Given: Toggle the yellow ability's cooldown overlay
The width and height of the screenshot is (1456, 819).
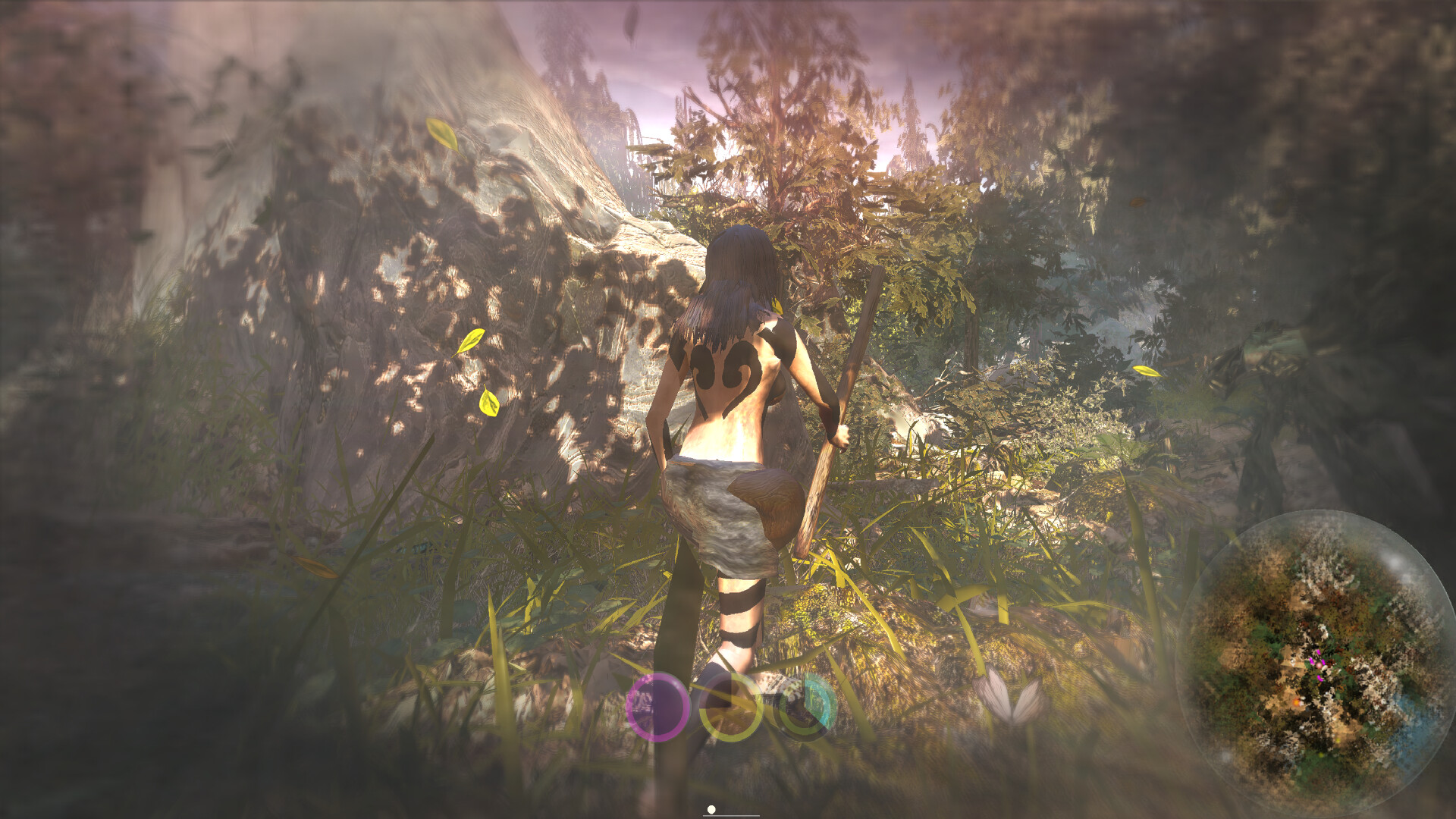Looking at the screenshot, I should pyautogui.click(x=730, y=709).
